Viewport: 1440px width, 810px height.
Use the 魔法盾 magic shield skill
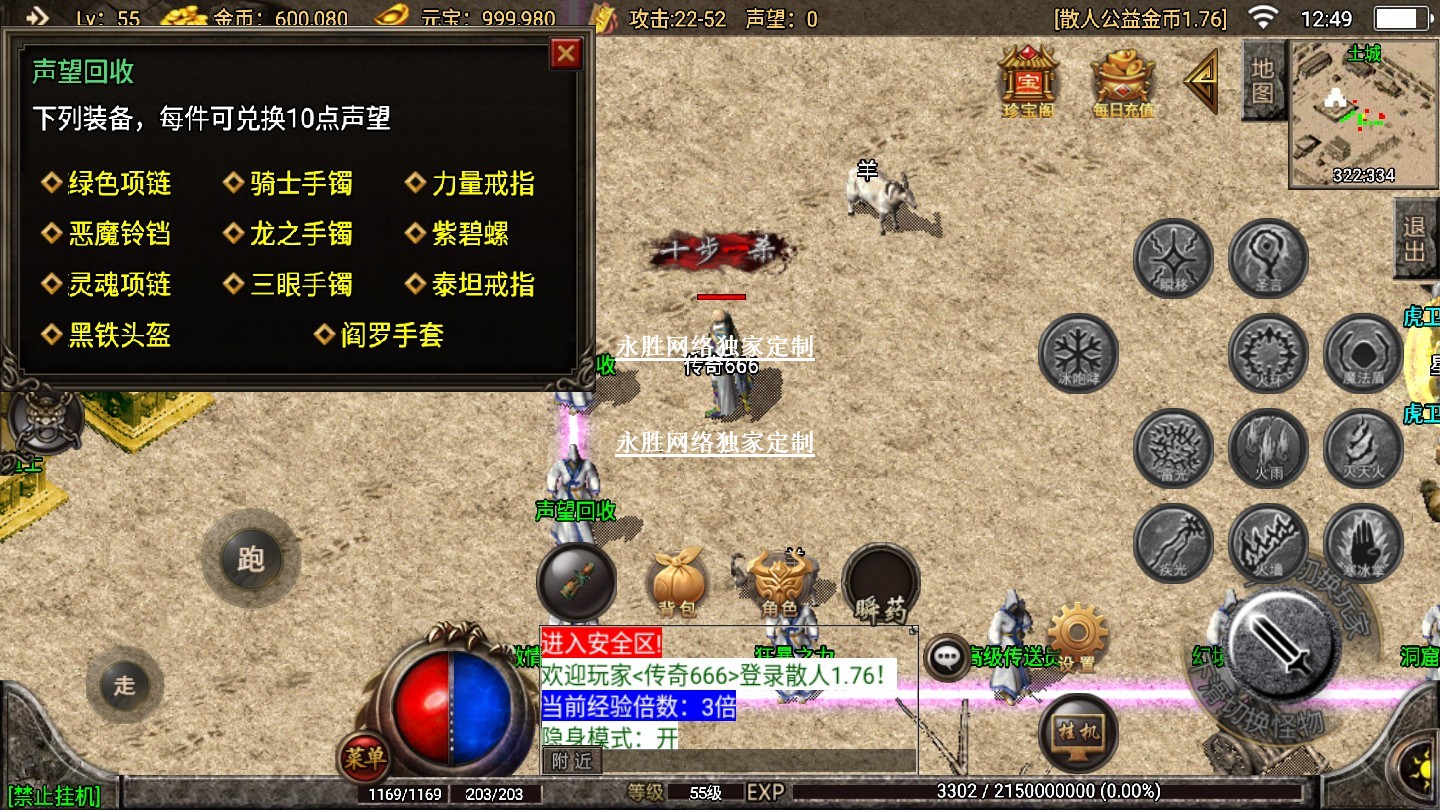(x=1363, y=353)
